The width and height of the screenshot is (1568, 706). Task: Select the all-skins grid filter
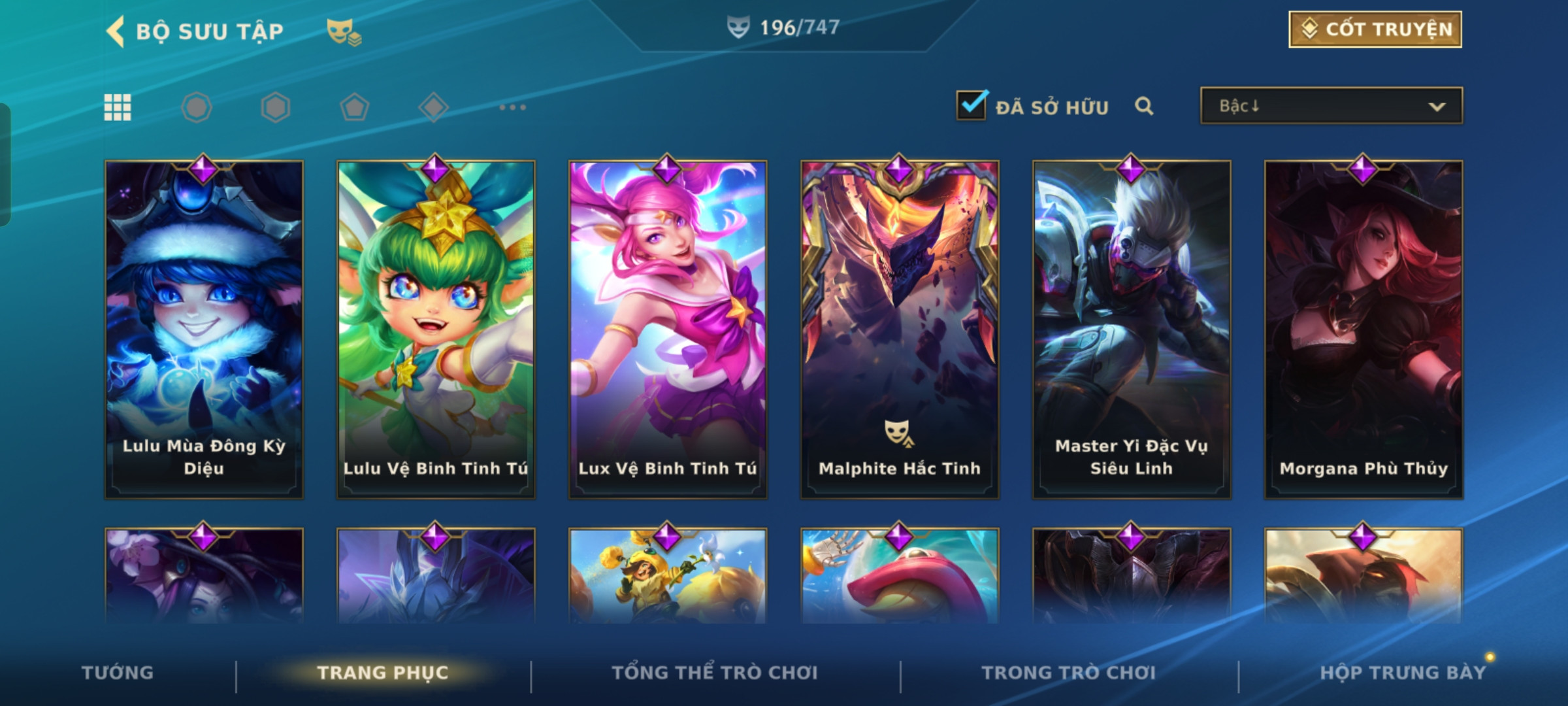pos(118,107)
